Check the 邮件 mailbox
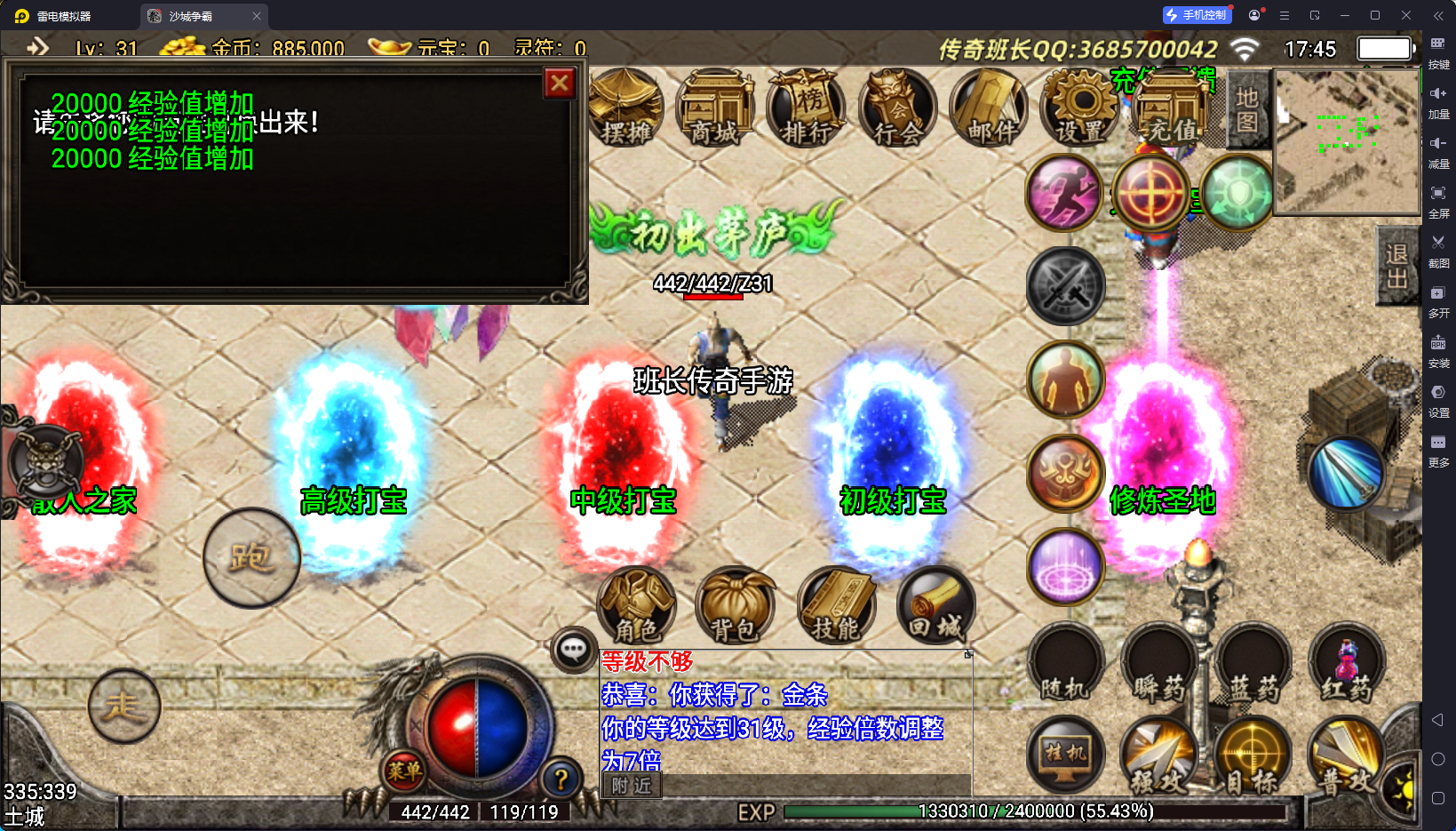 (x=989, y=108)
